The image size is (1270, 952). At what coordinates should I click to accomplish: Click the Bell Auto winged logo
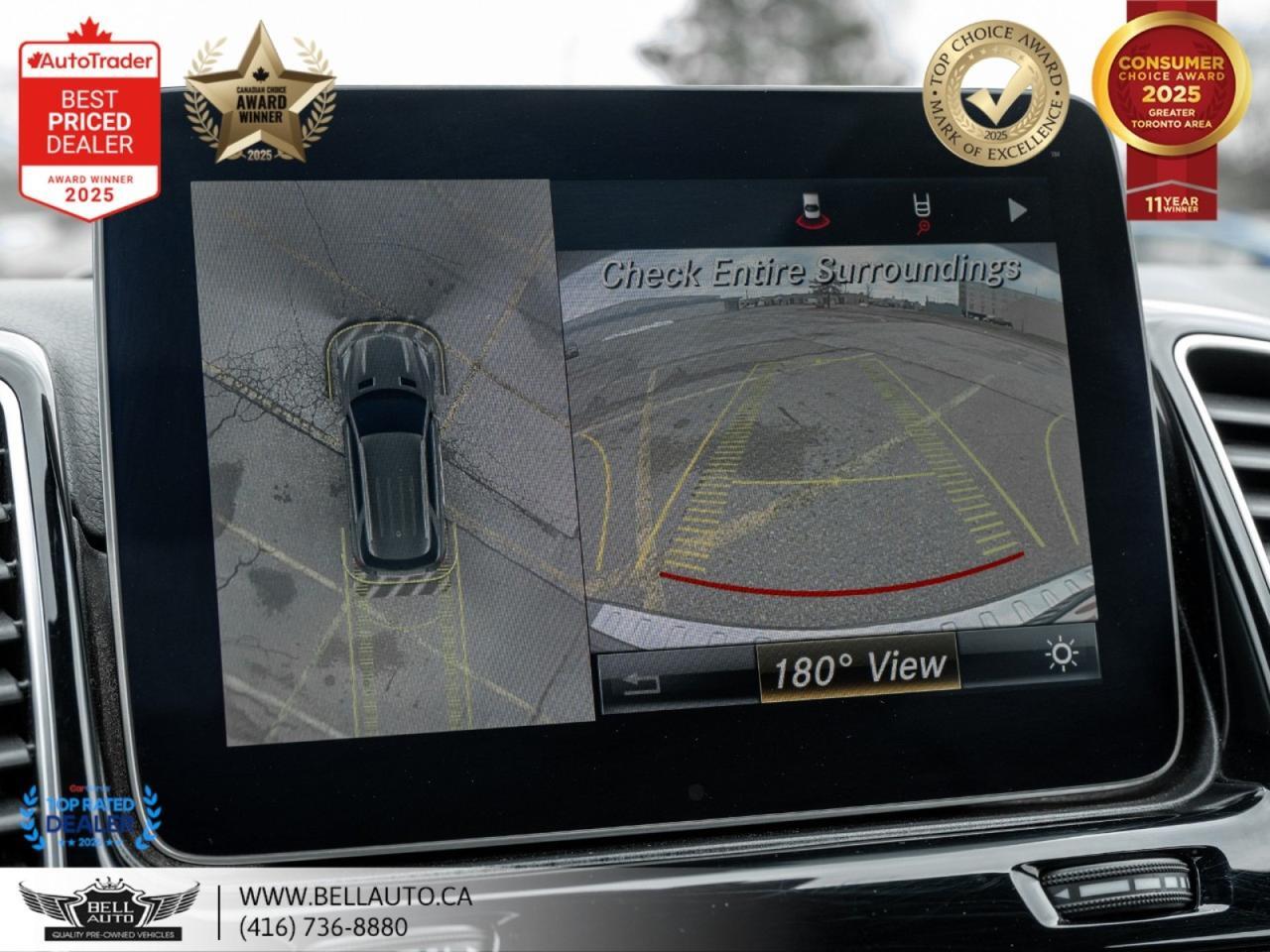click(x=109, y=907)
